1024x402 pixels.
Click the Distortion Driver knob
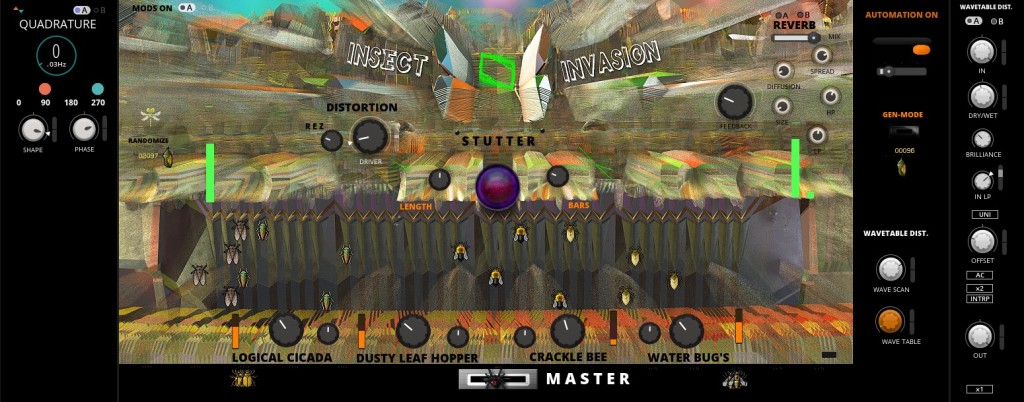tap(369, 136)
